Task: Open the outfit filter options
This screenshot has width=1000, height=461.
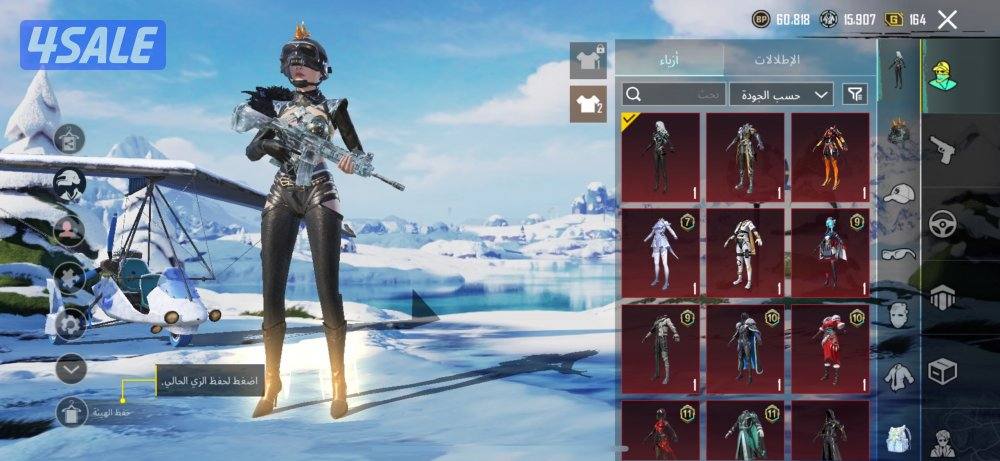Action: (x=855, y=94)
